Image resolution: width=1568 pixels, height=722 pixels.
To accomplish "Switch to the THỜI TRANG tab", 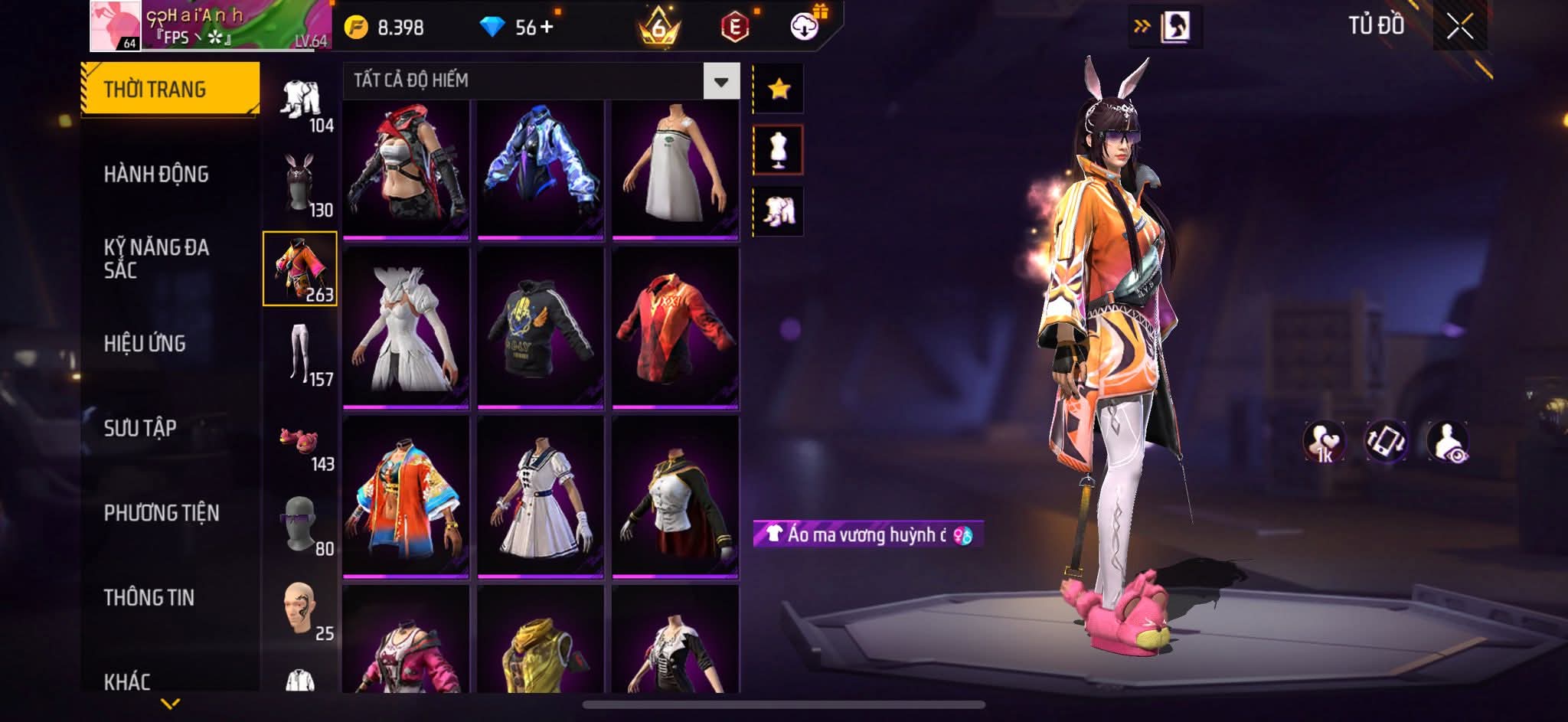I will click(x=170, y=90).
